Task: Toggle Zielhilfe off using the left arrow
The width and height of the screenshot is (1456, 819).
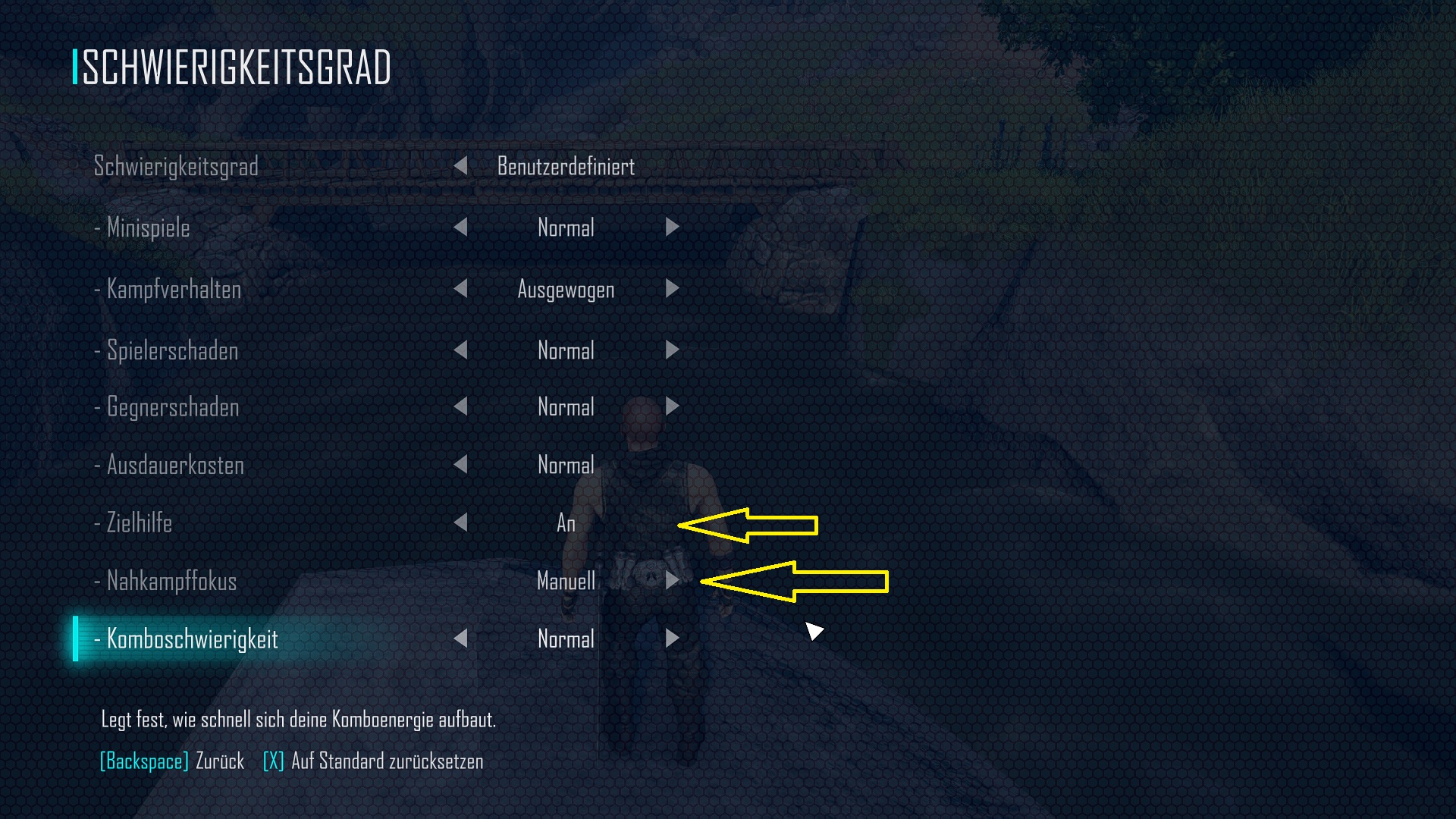Action: click(x=463, y=522)
